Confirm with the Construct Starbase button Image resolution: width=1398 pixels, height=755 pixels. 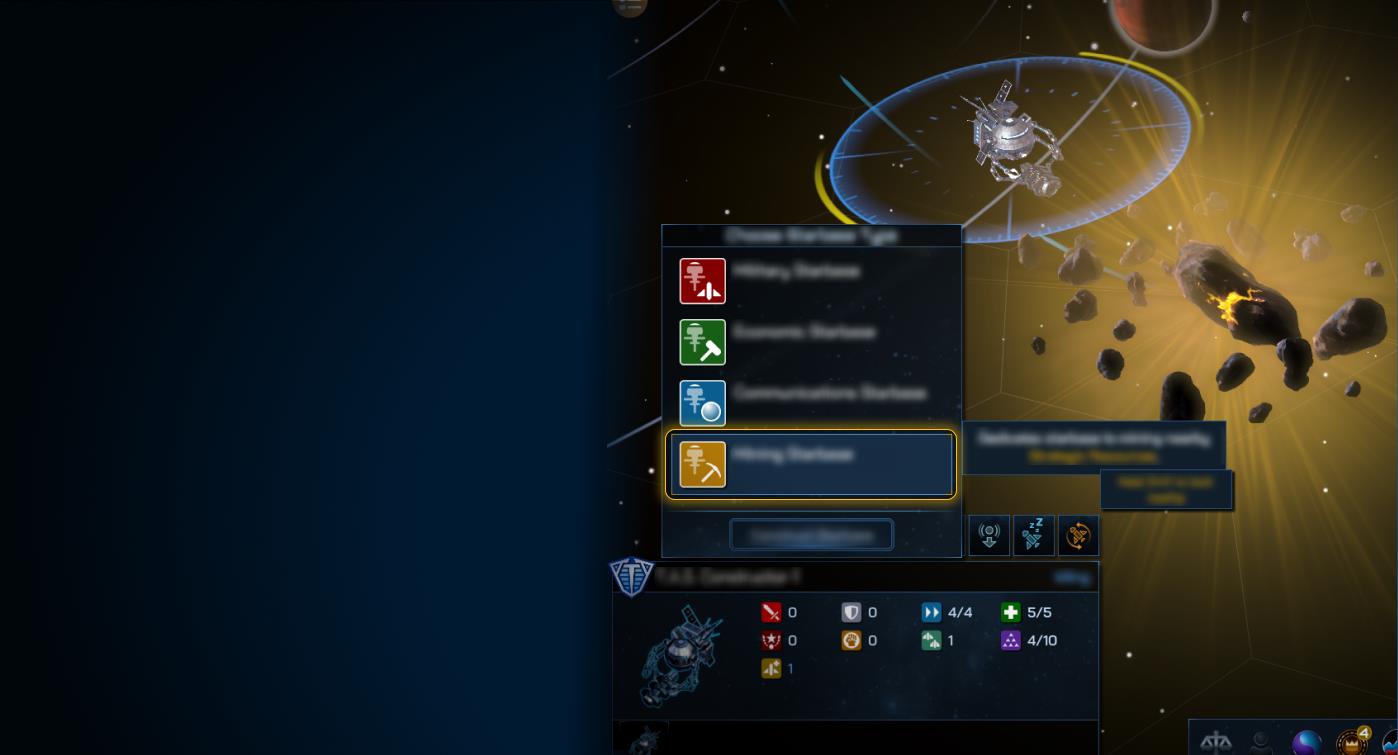point(811,535)
